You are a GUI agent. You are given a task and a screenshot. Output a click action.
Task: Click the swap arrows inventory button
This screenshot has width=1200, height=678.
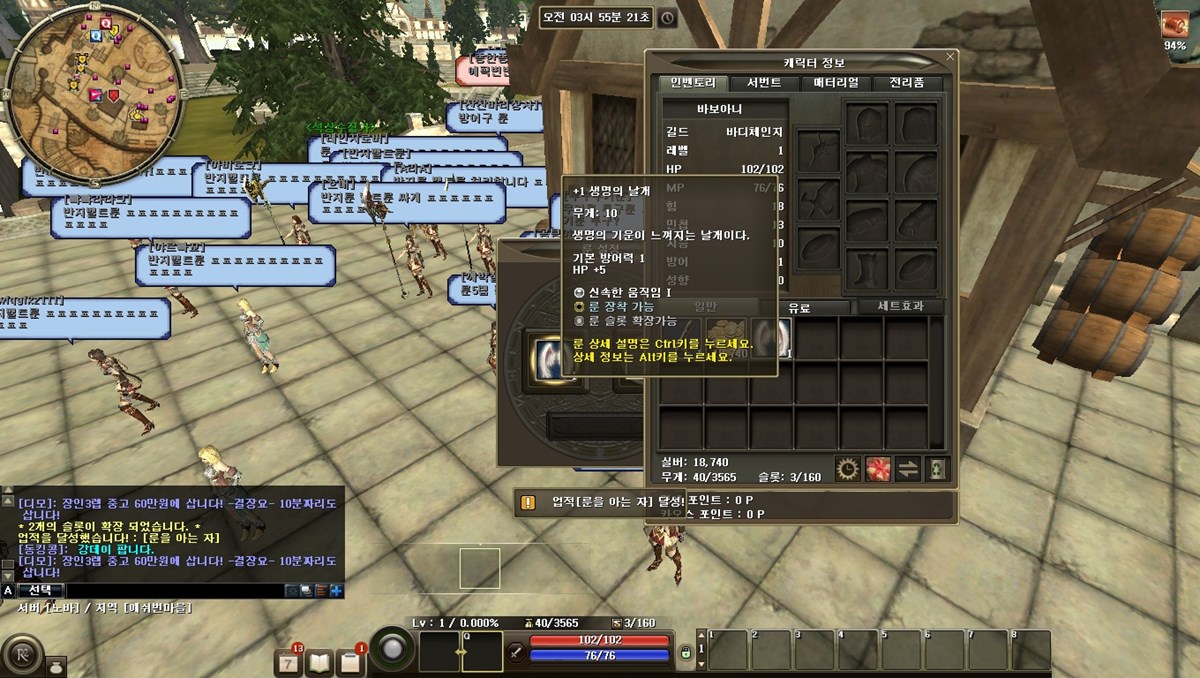click(908, 468)
